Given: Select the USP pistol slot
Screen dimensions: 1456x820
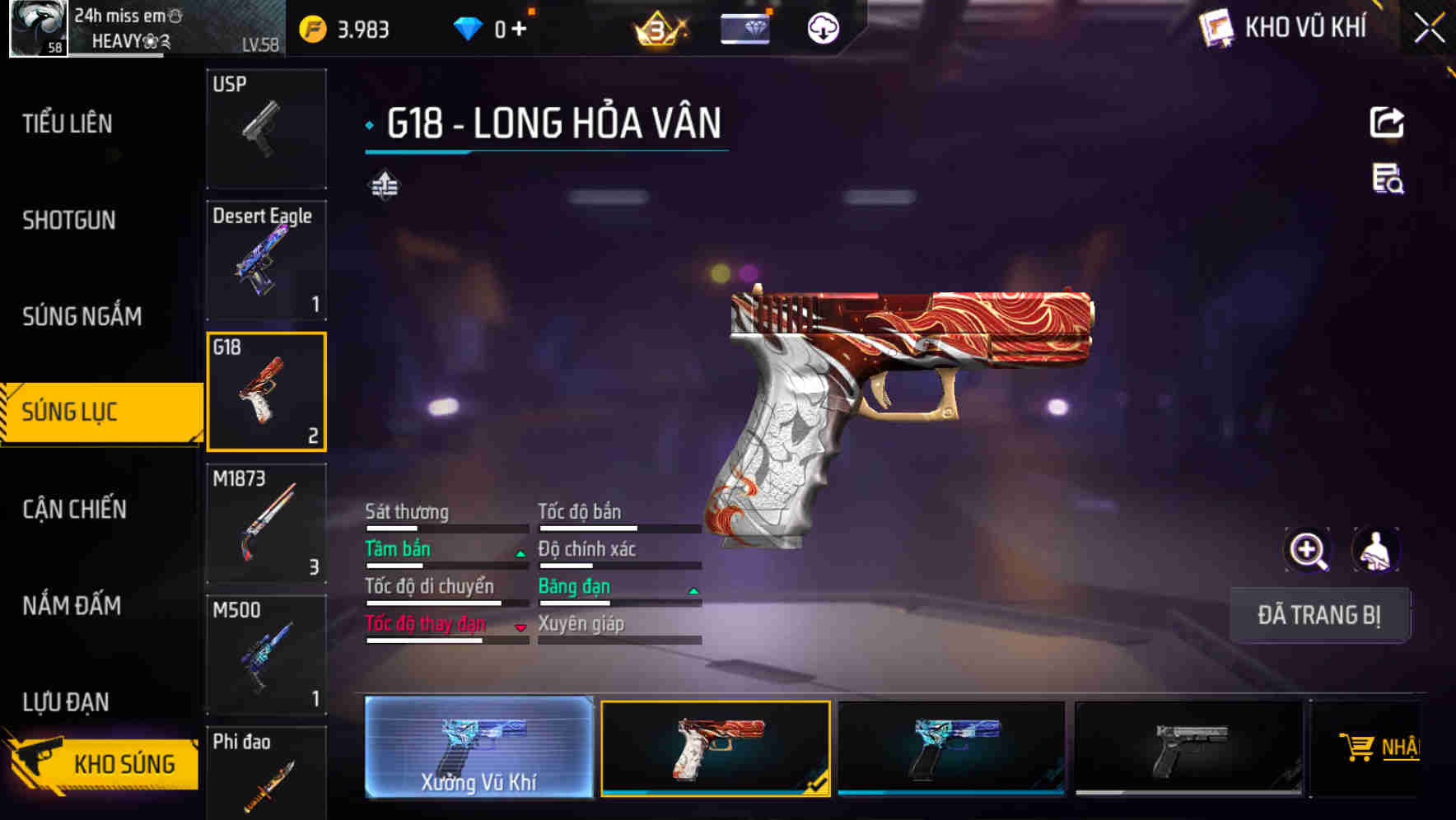Looking at the screenshot, I should pyautogui.click(x=266, y=128).
